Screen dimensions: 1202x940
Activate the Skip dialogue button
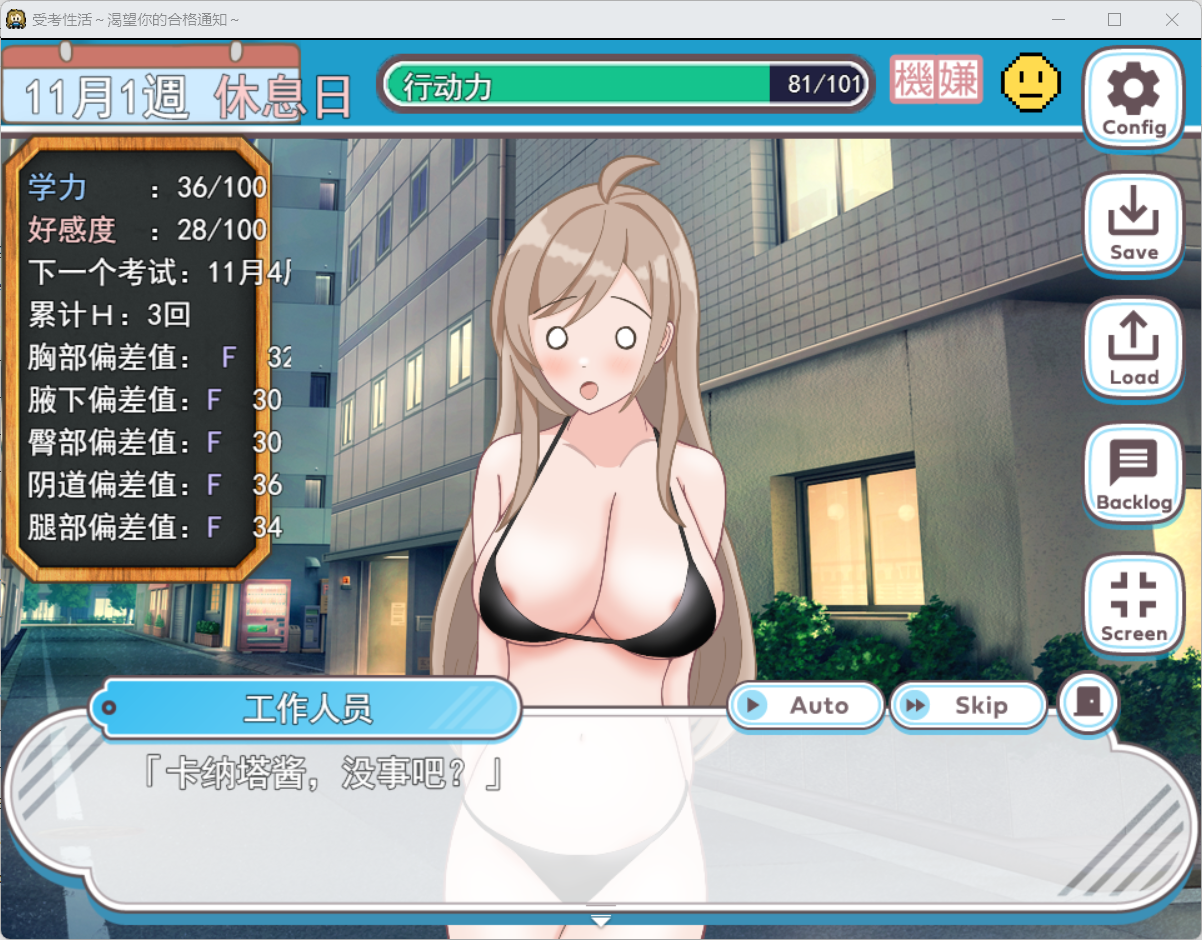tap(967, 706)
